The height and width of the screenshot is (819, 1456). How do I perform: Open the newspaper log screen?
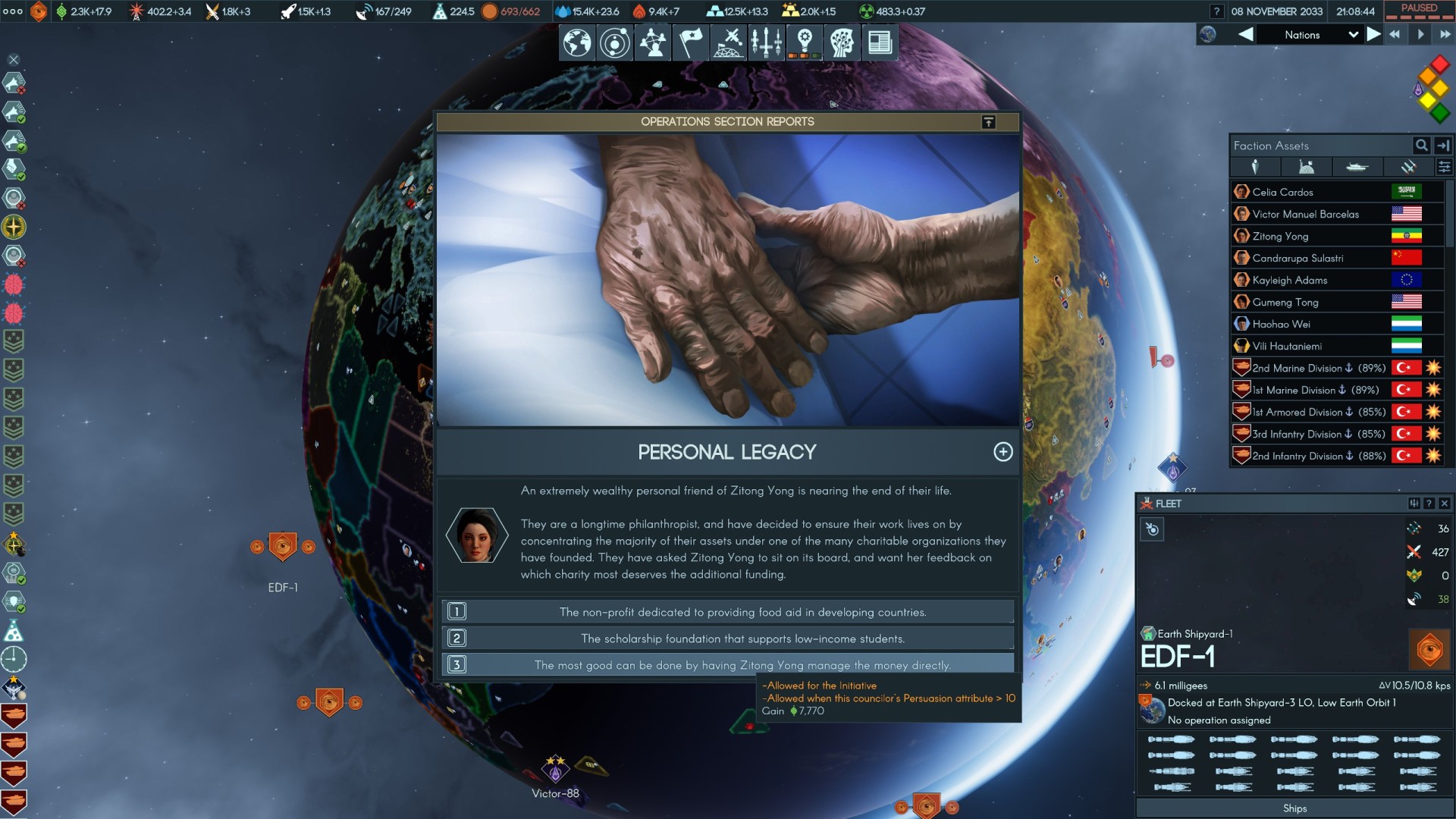point(880,42)
